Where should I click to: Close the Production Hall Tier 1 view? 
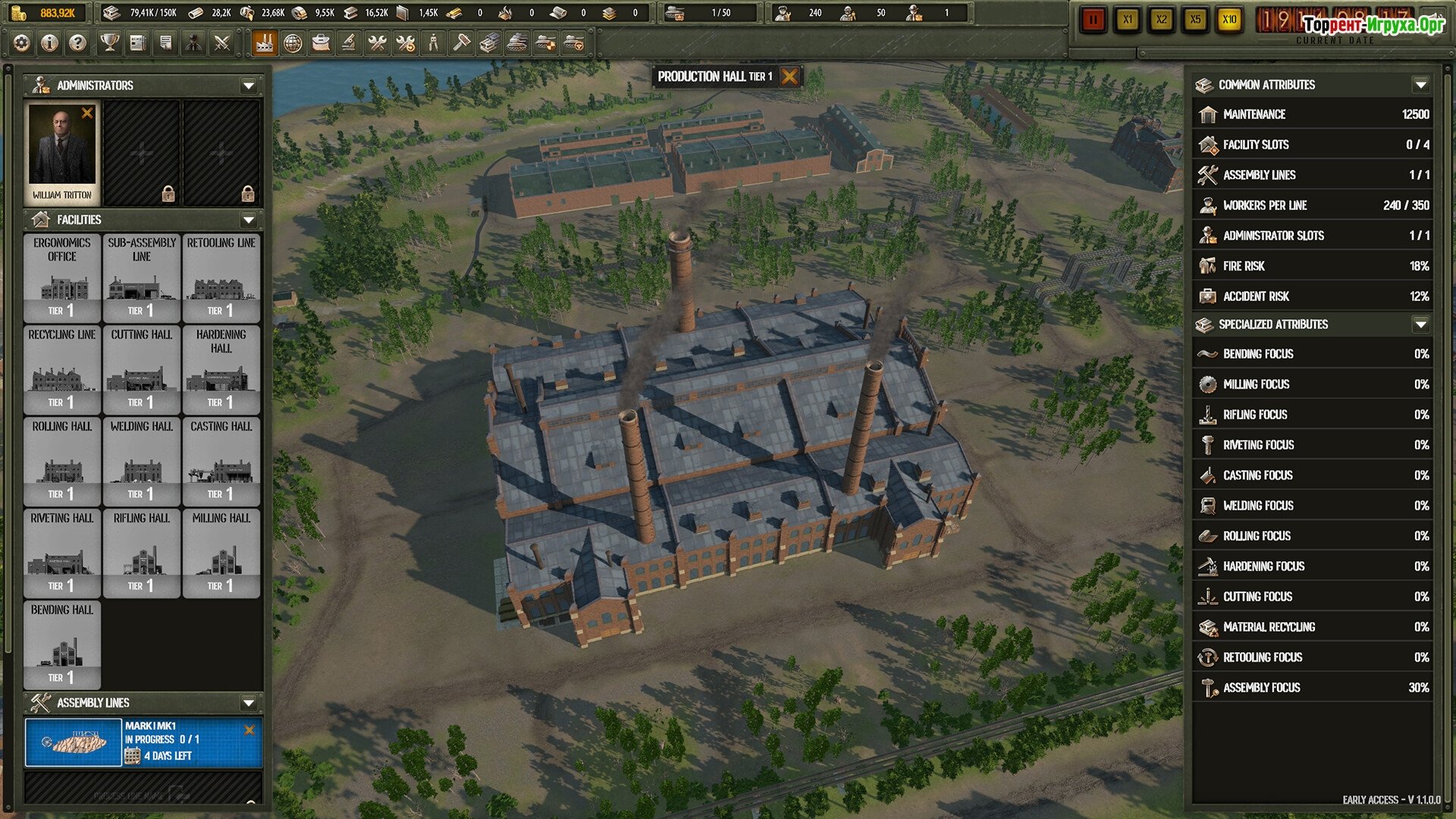pyautogui.click(x=789, y=77)
